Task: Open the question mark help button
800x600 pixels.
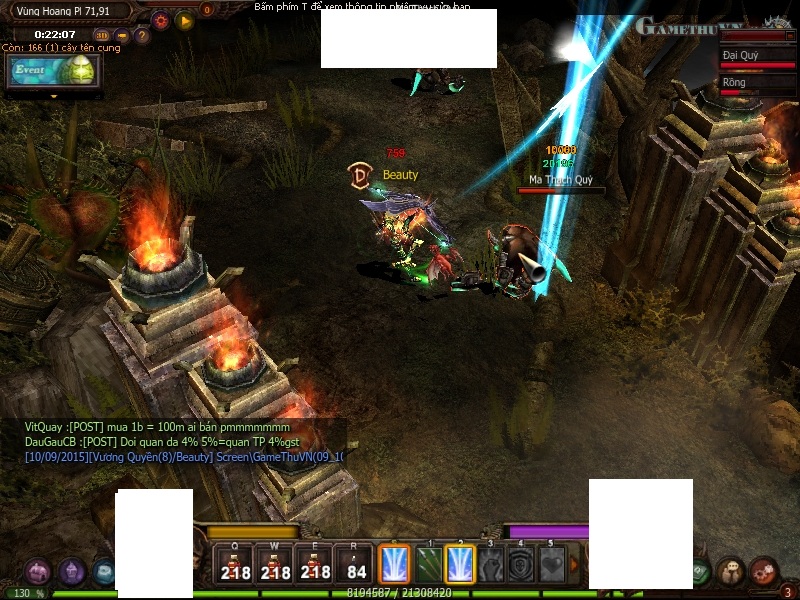Action: pos(142,36)
